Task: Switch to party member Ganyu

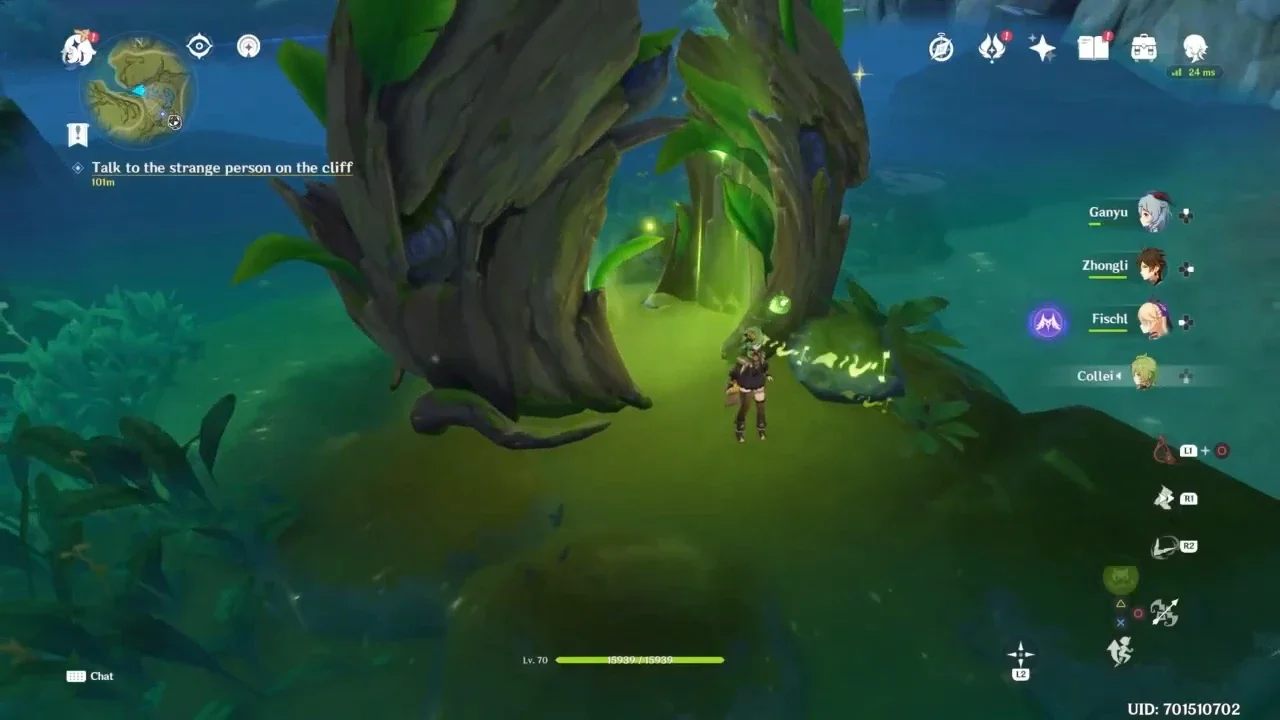Action: (x=1153, y=213)
